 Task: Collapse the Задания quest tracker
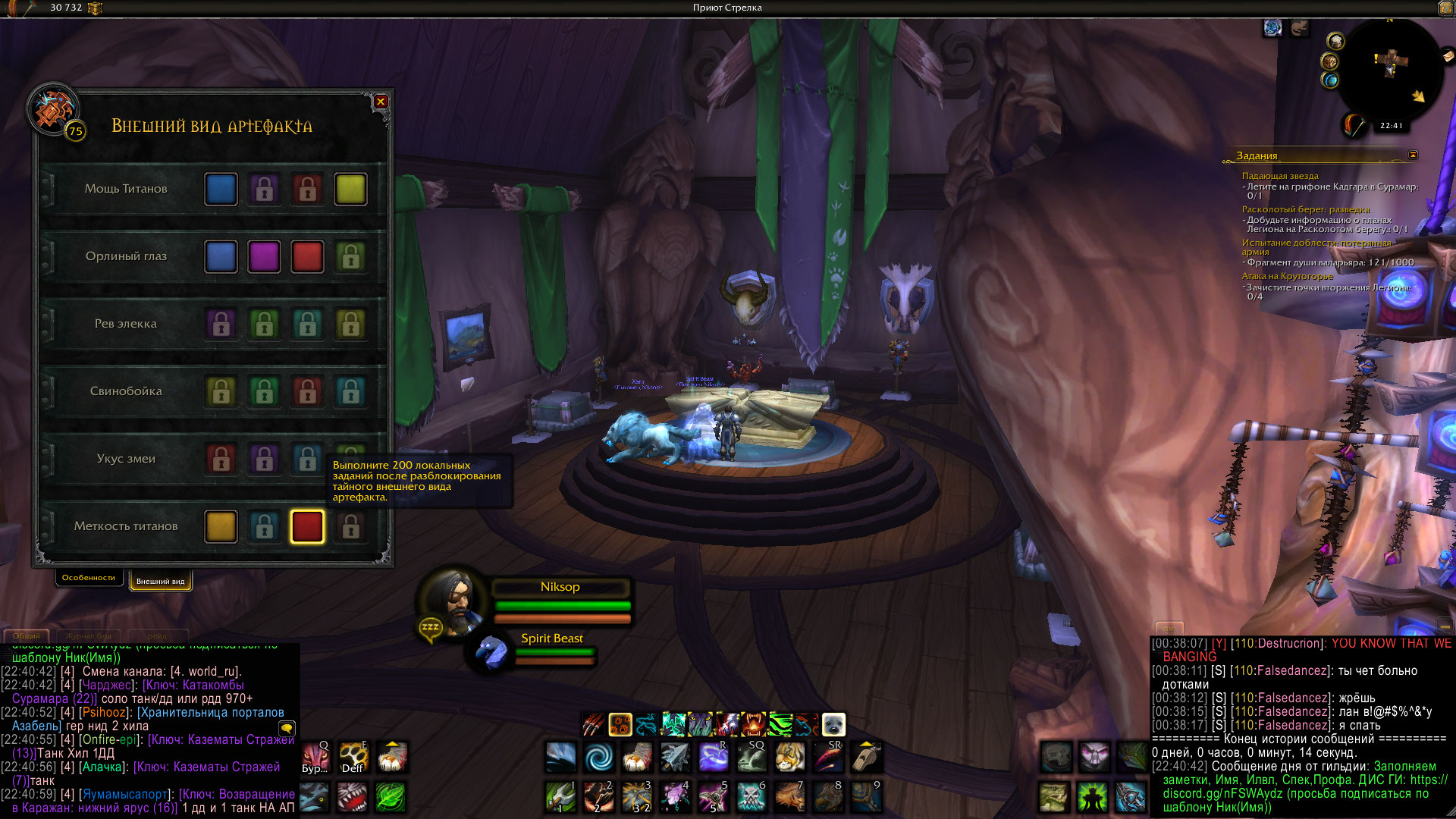[x=1413, y=155]
